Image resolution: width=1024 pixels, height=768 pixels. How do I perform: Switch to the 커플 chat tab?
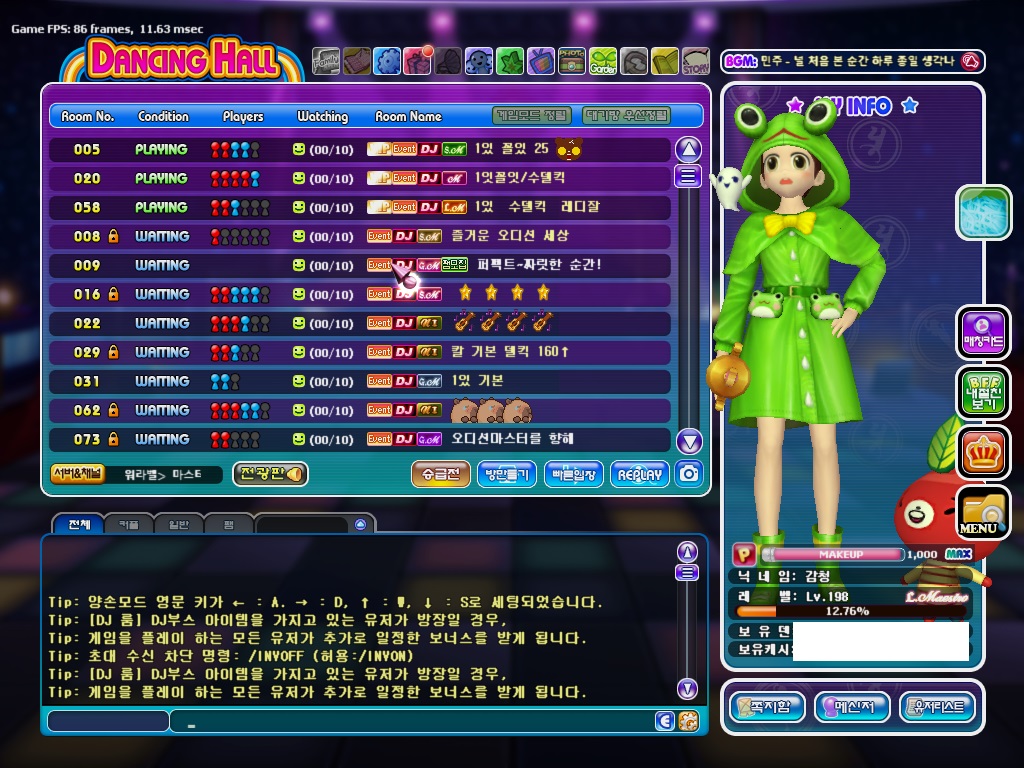pos(128,524)
